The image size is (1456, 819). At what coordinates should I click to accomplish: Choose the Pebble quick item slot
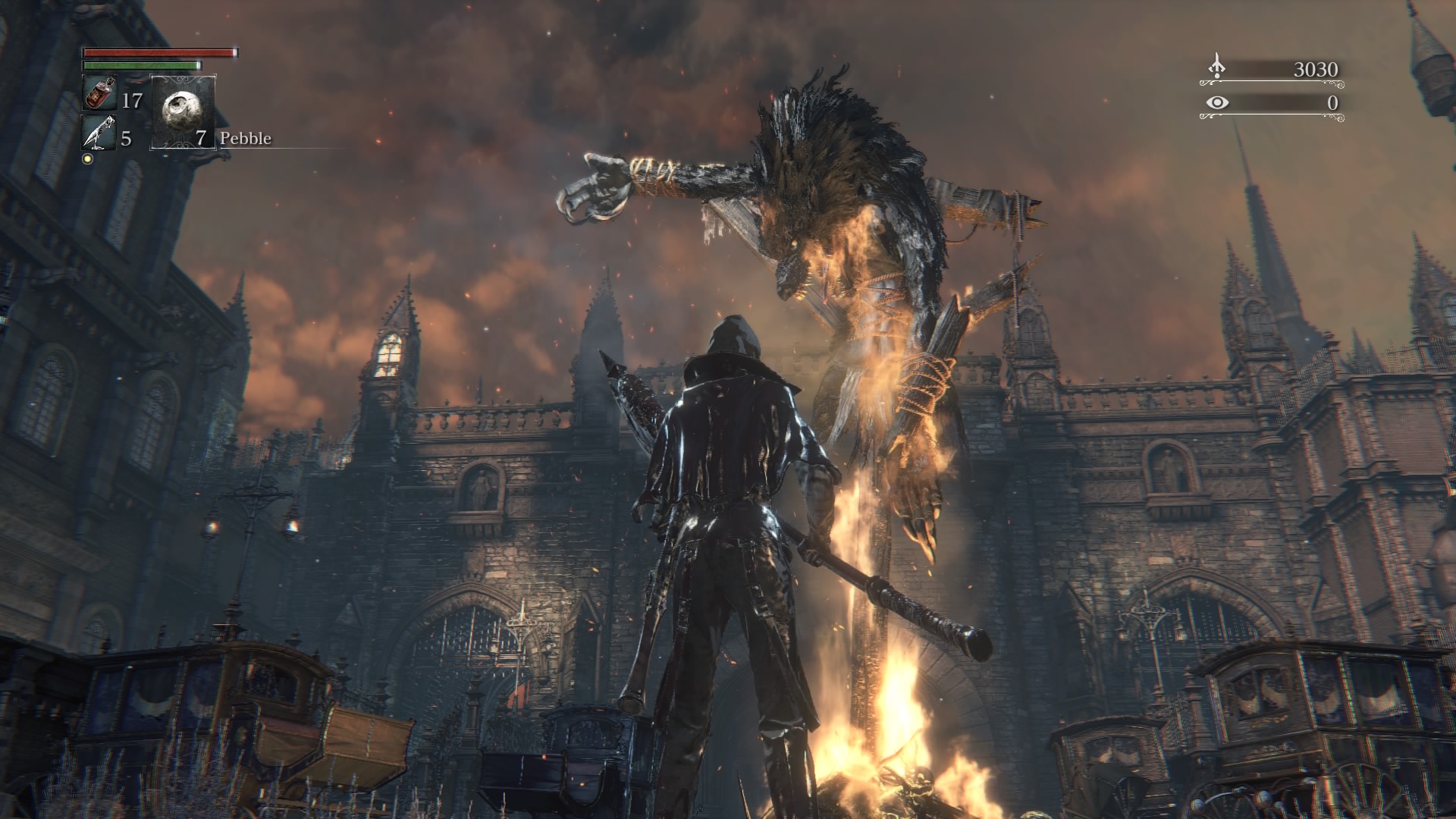184,111
